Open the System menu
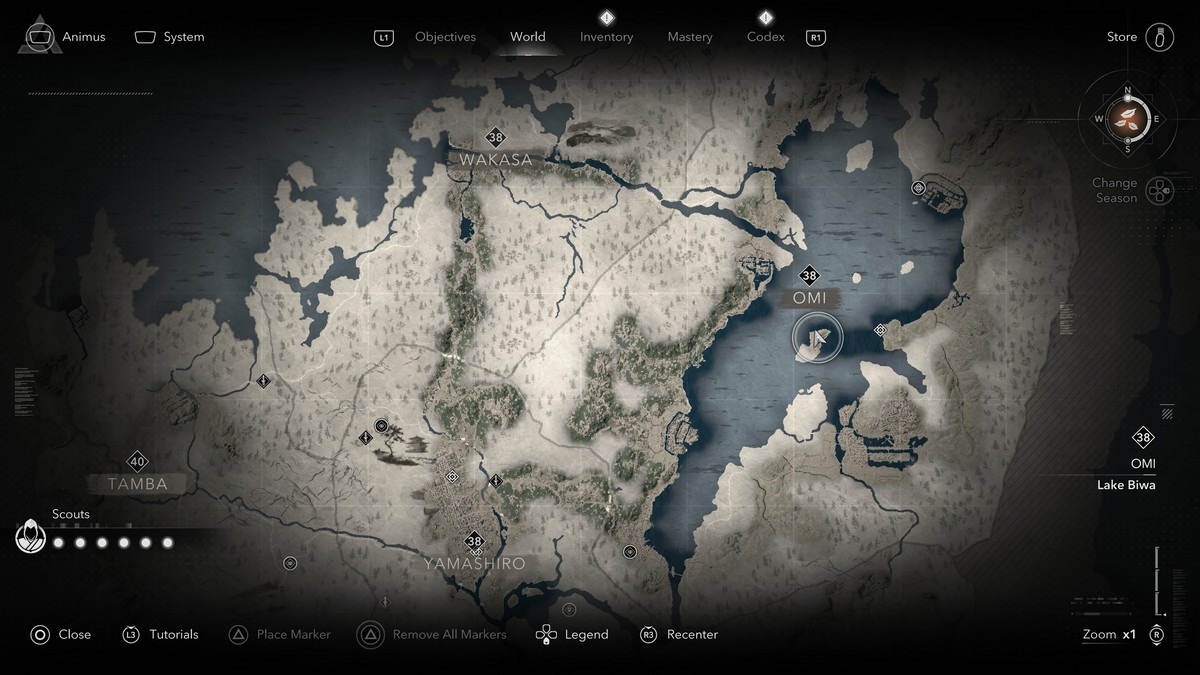The image size is (1200, 675). [170, 37]
